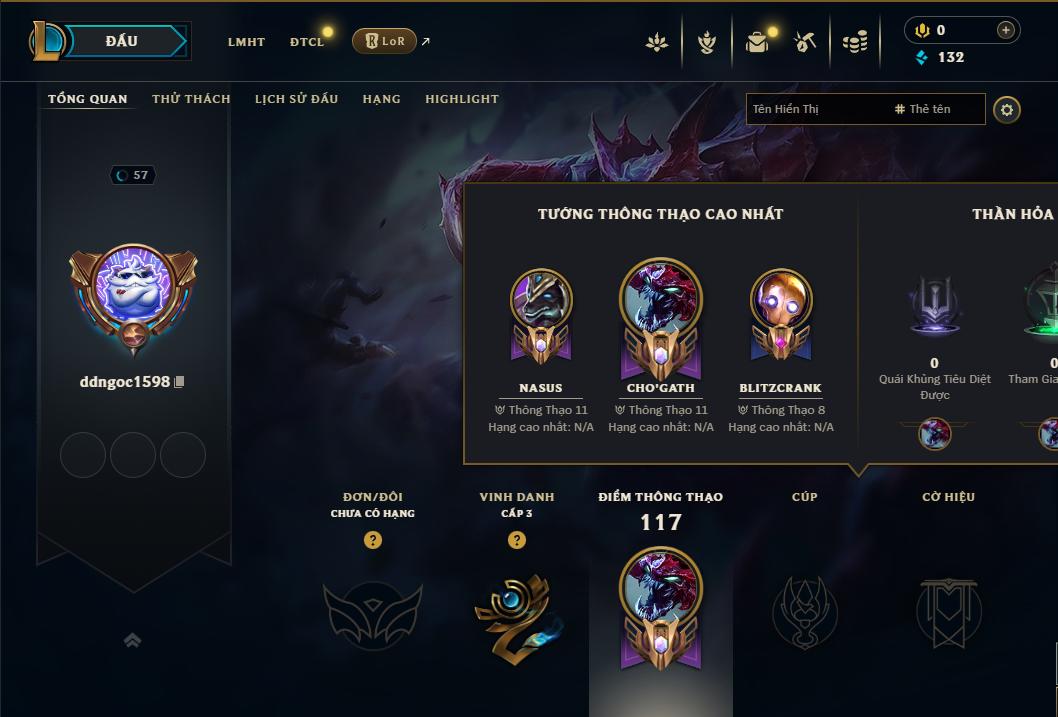
Task: Click the Vinh Danh help question mark
Action: (x=516, y=540)
